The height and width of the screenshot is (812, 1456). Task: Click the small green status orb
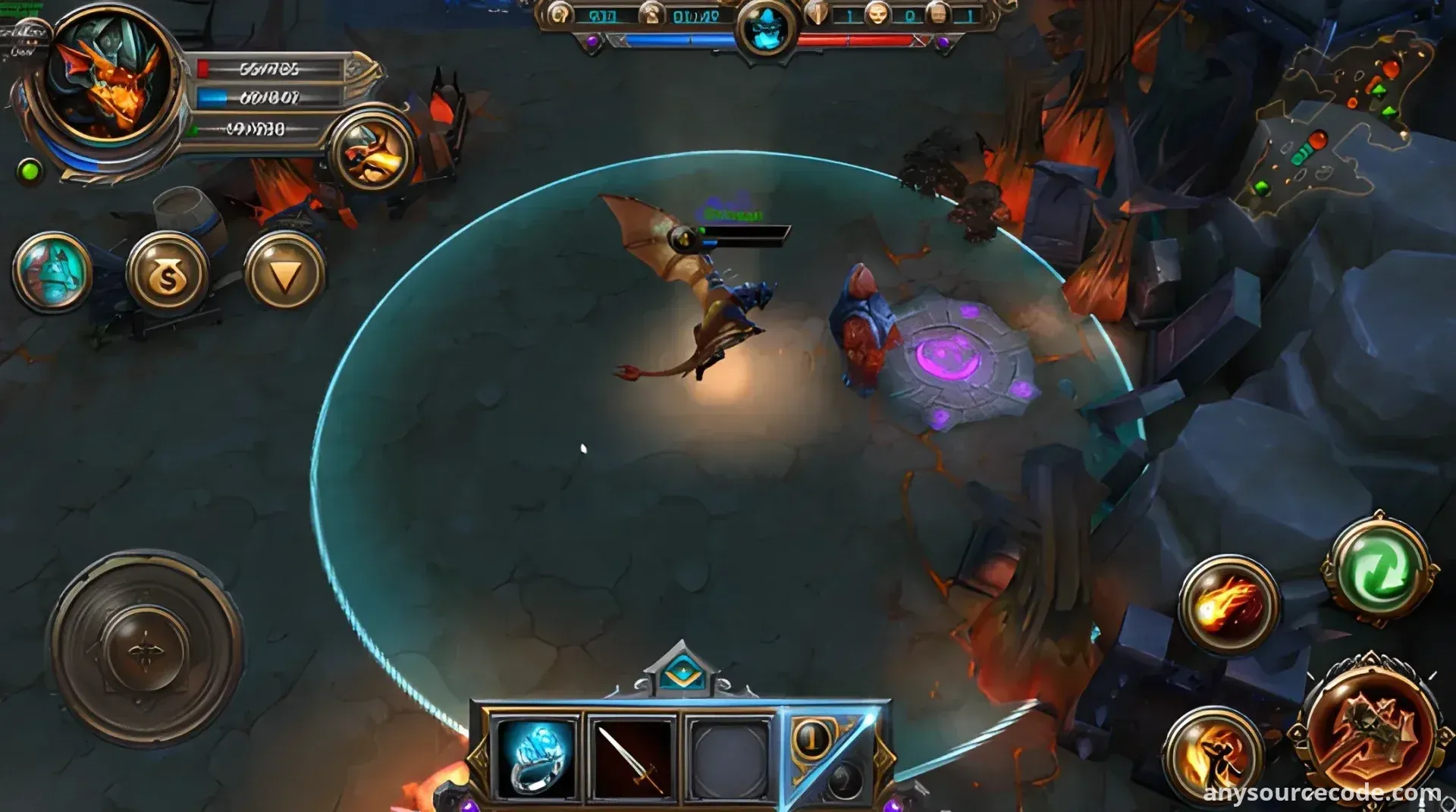[x=30, y=171]
